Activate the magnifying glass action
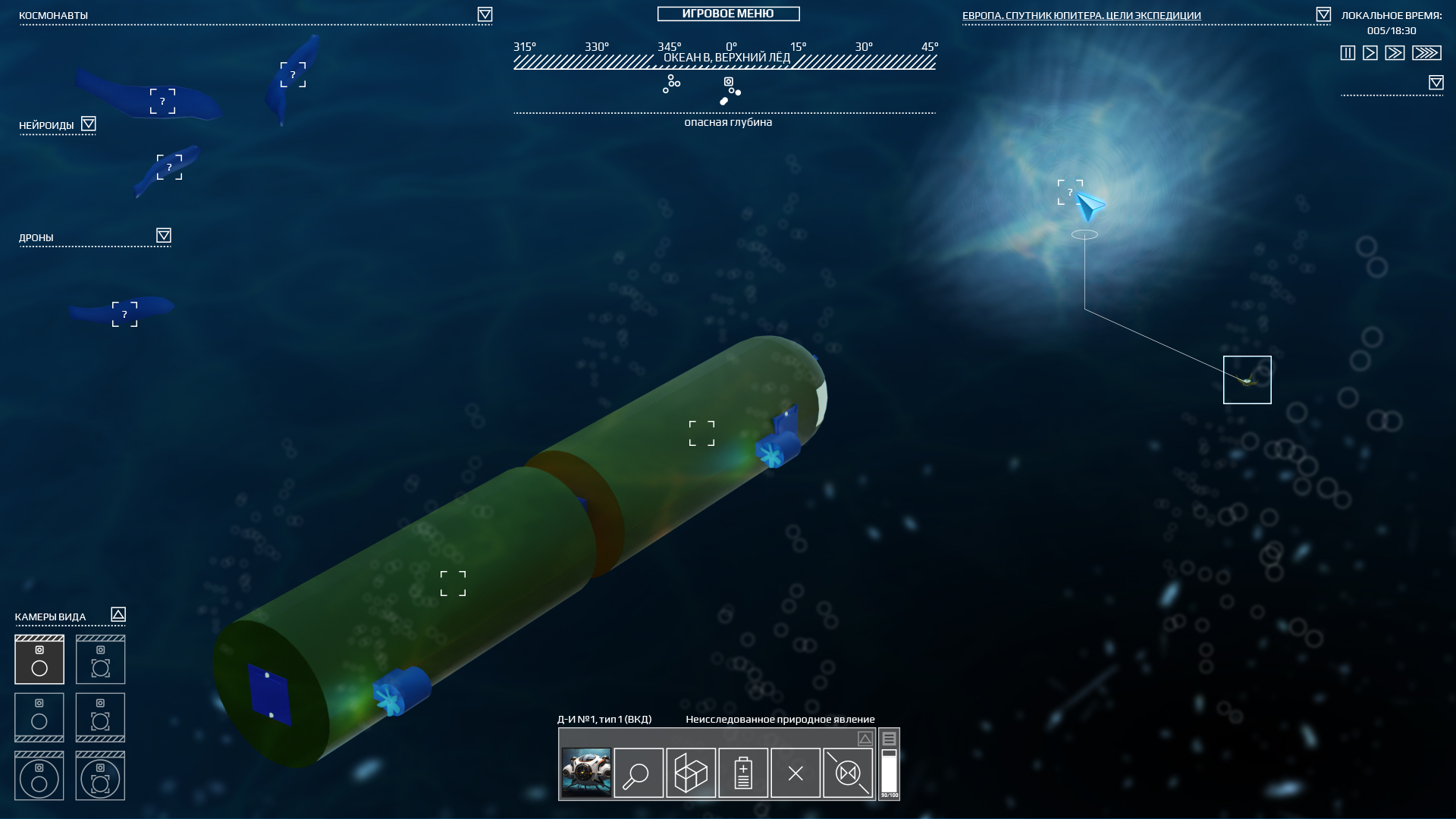 pos(639,773)
